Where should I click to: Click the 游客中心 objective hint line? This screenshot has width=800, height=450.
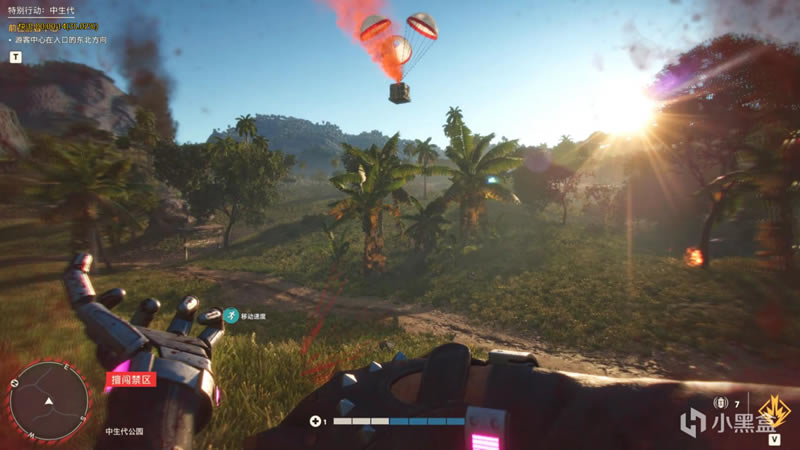[x=62, y=41]
